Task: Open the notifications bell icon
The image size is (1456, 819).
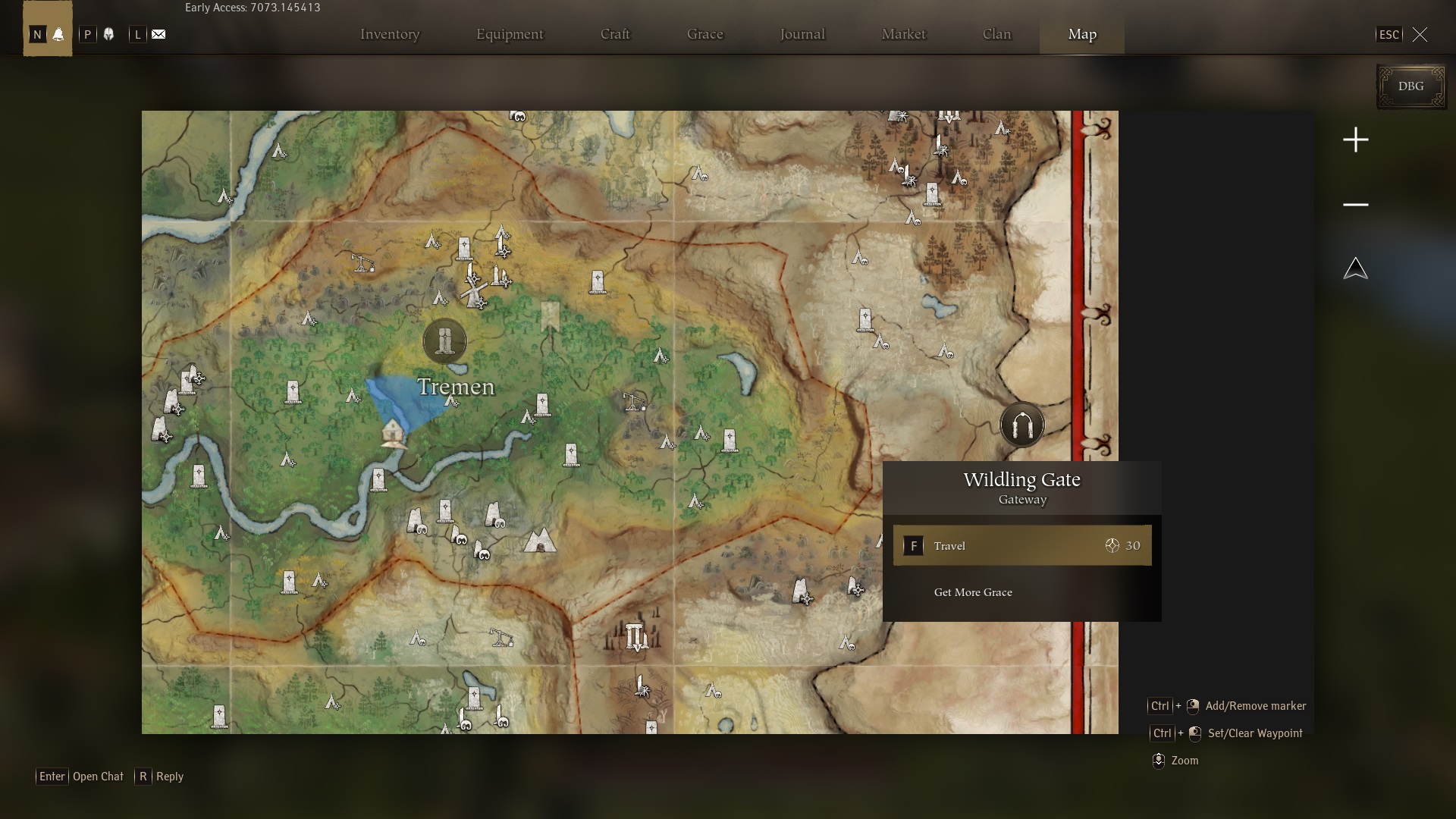Action: (58, 34)
